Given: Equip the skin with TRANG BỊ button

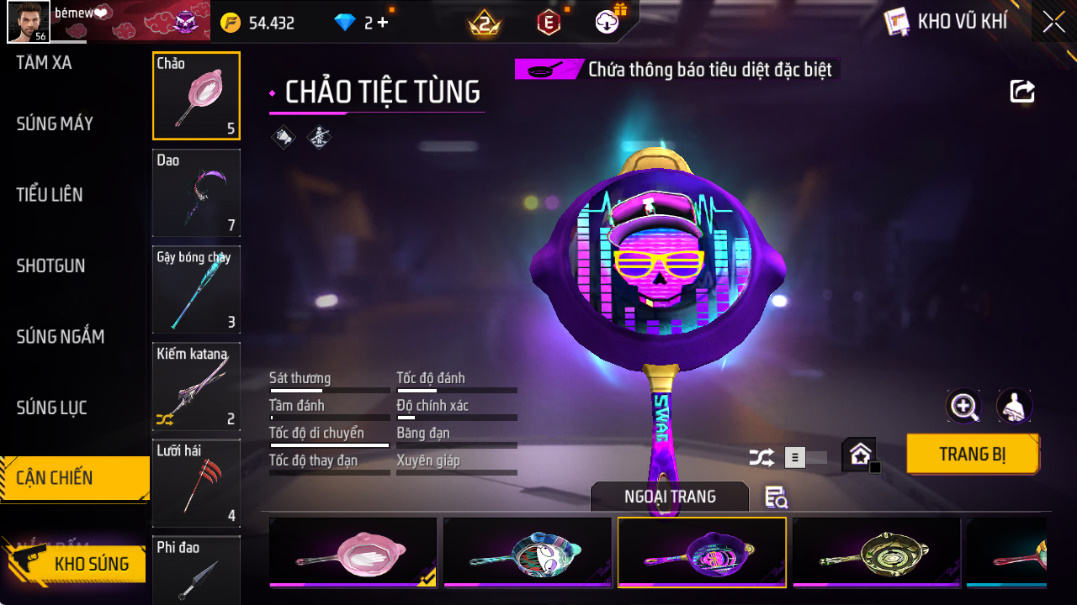Looking at the screenshot, I should pyautogui.click(x=972, y=454).
